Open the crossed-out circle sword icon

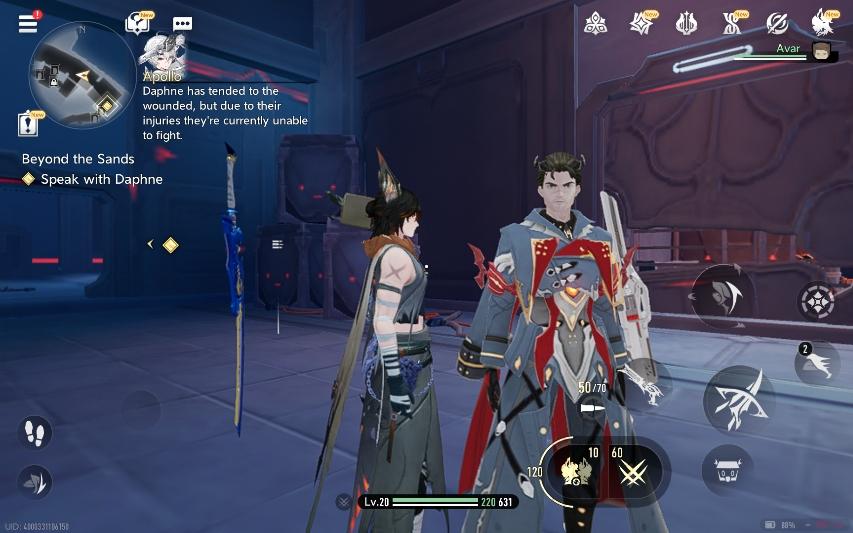click(777, 23)
